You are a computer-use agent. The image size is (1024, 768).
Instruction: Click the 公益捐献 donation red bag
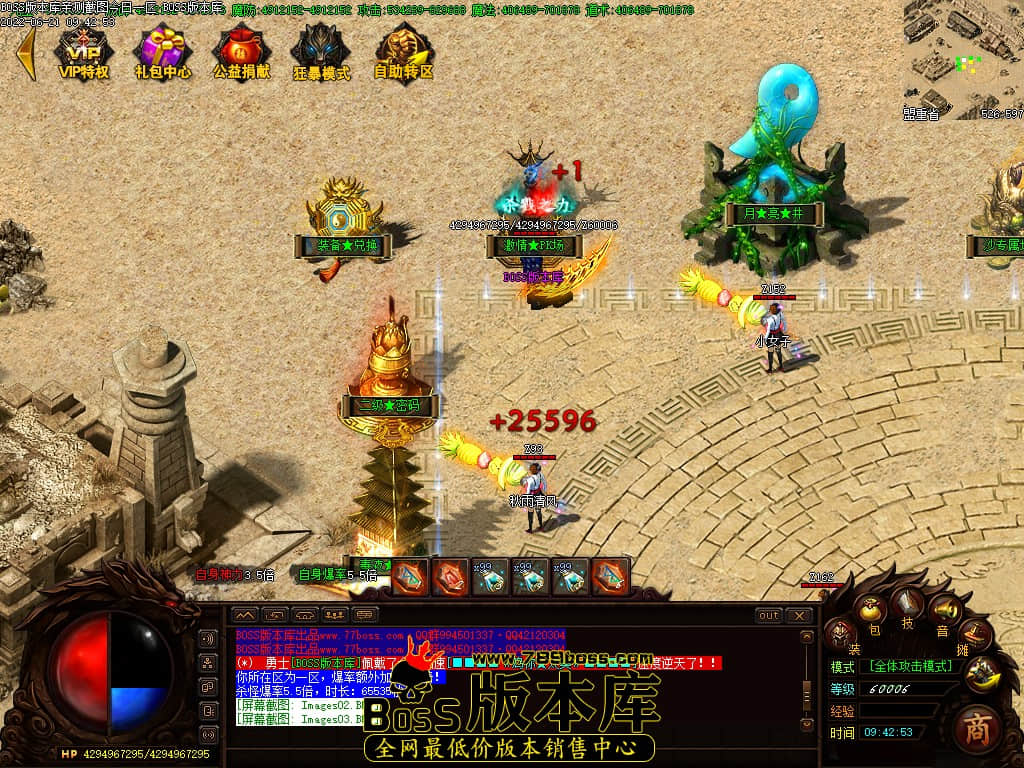(x=241, y=53)
